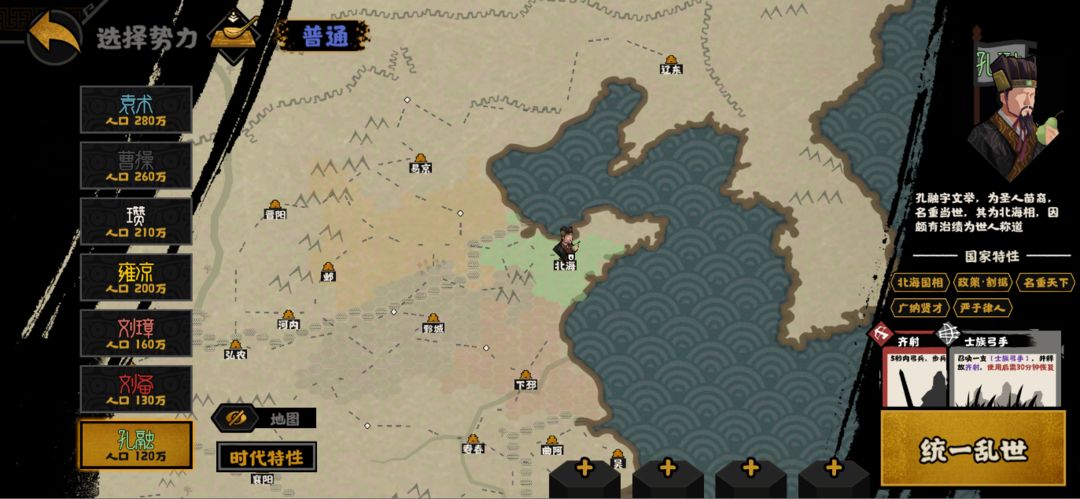1080x499 pixels.
Task: Select the 袁术 faction
Action: (136, 108)
